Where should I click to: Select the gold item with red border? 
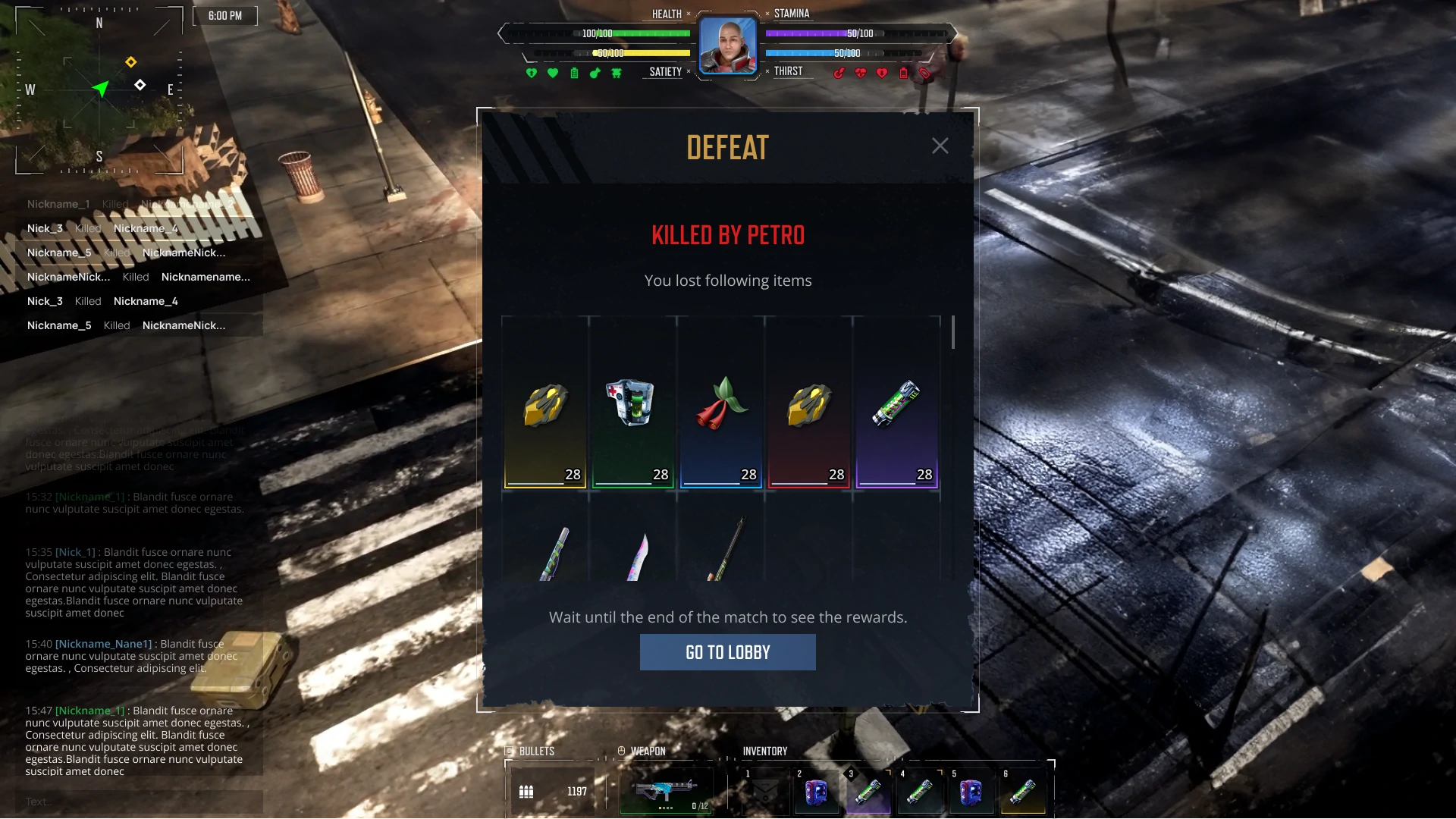(x=808, y=403)
